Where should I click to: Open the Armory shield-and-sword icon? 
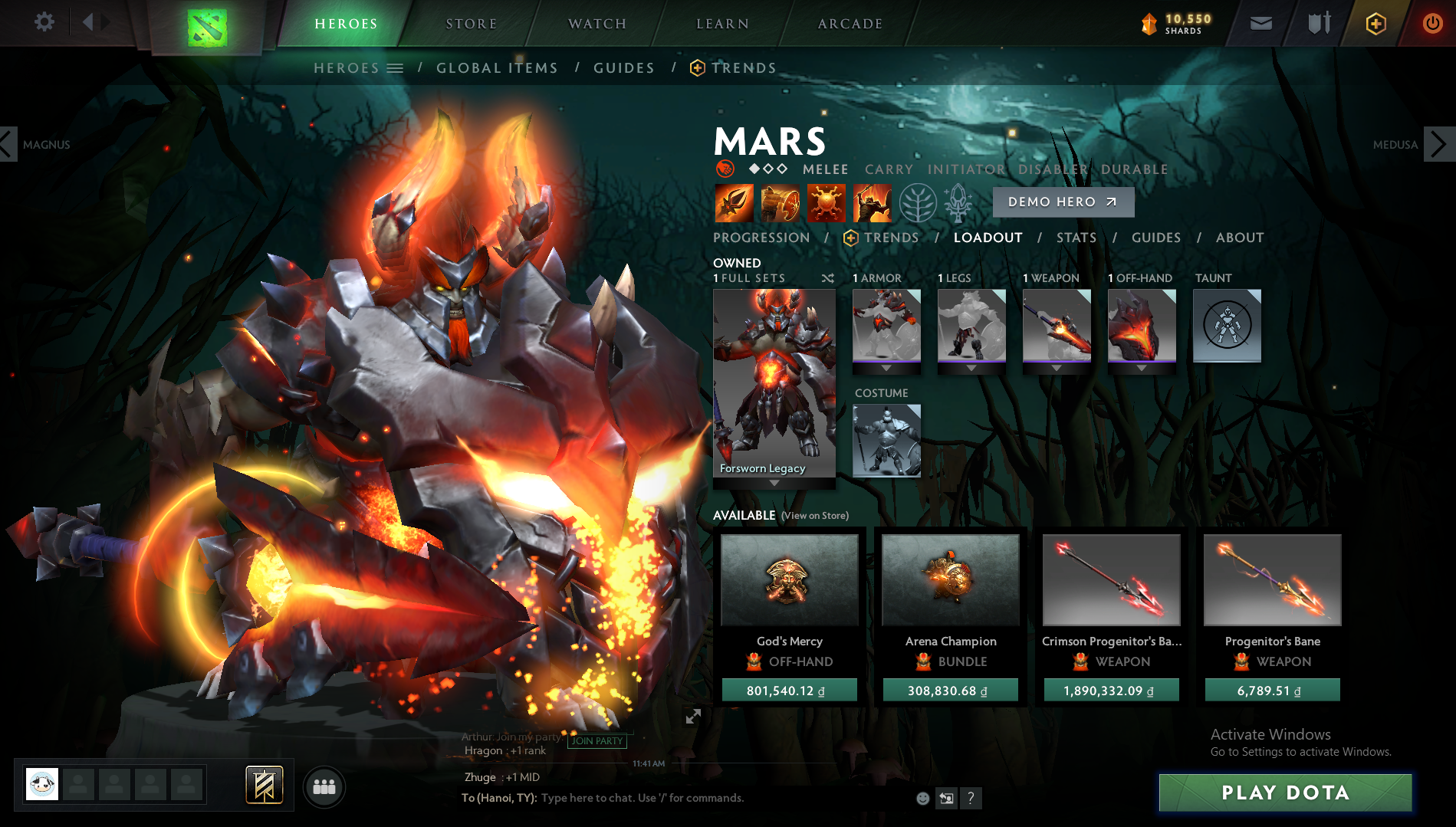[1317, 22]
